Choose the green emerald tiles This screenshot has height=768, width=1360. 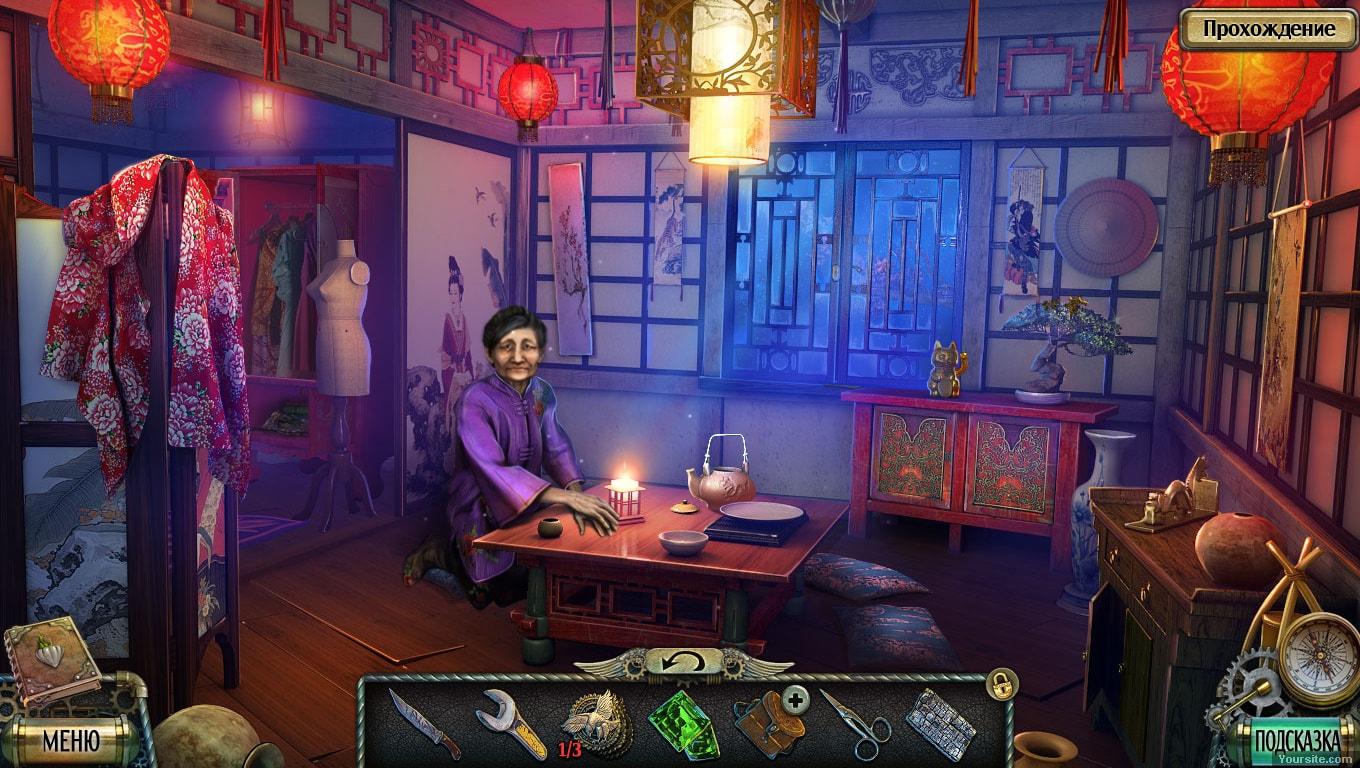[683, 723]
